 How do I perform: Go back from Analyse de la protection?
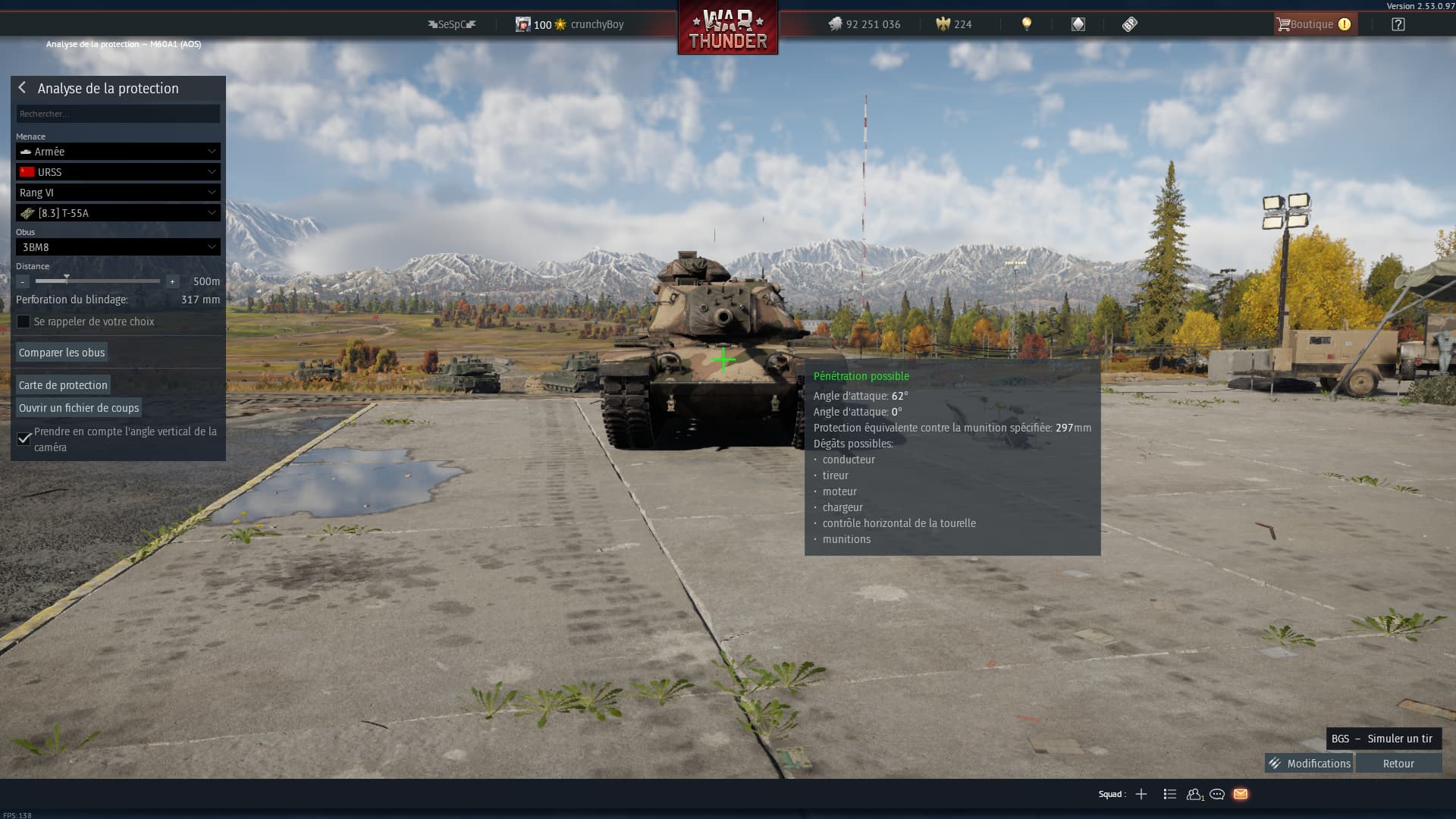click(x=22, y=88)
